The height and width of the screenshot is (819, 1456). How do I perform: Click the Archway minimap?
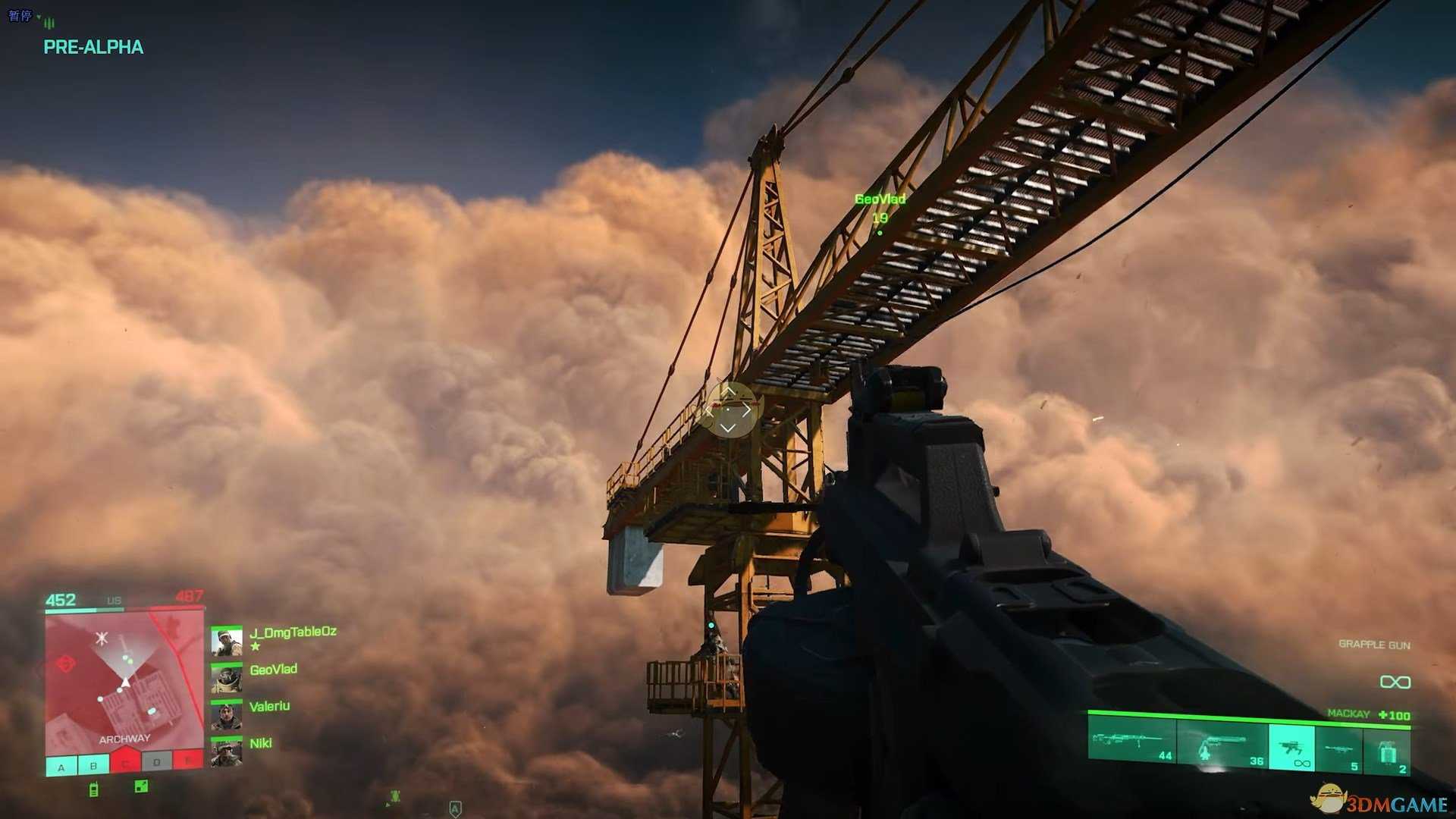[x=124, y=682]
